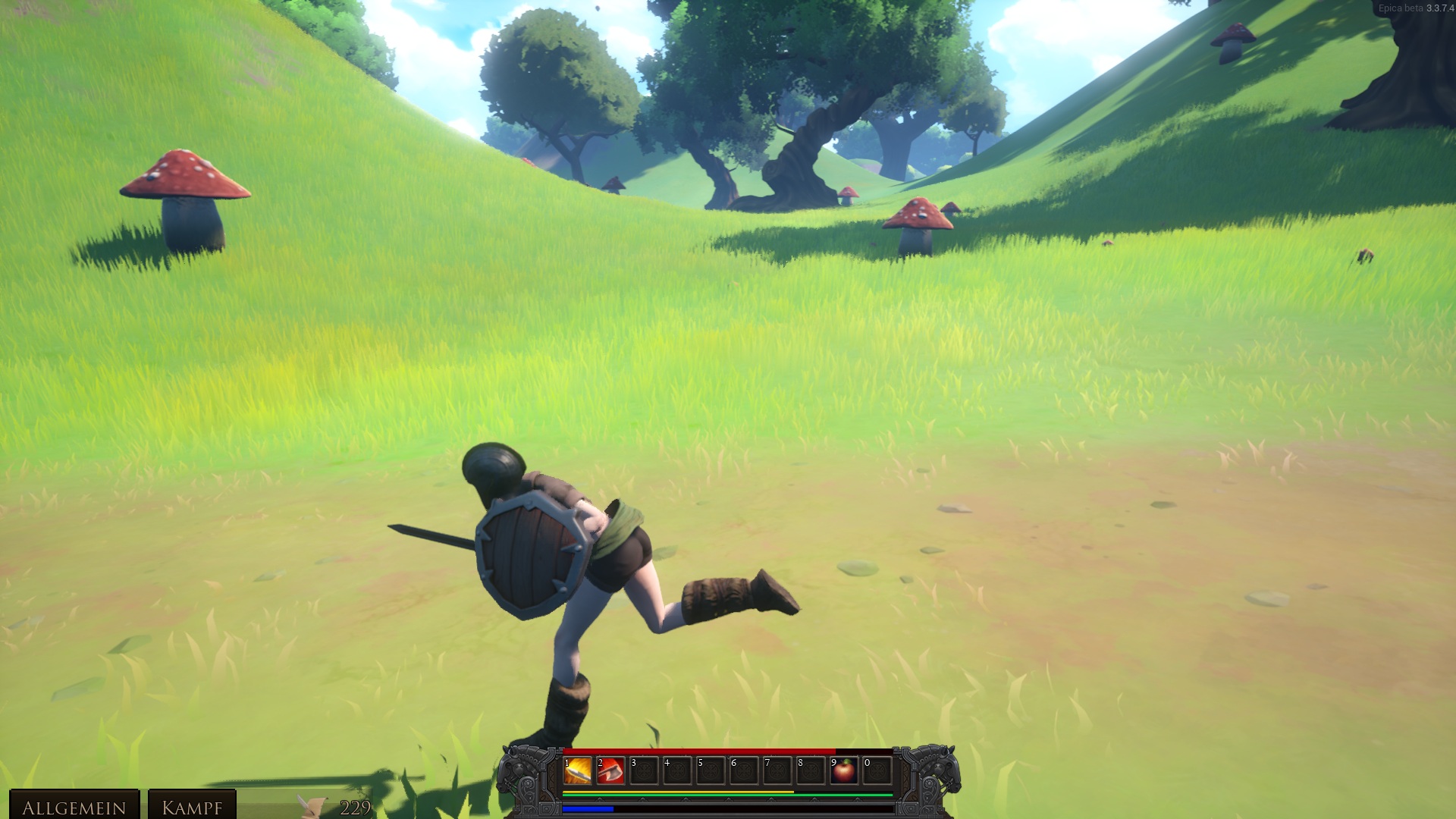
Task: Switch to the Allgemein chat tab
Action: tap(74, 806)
